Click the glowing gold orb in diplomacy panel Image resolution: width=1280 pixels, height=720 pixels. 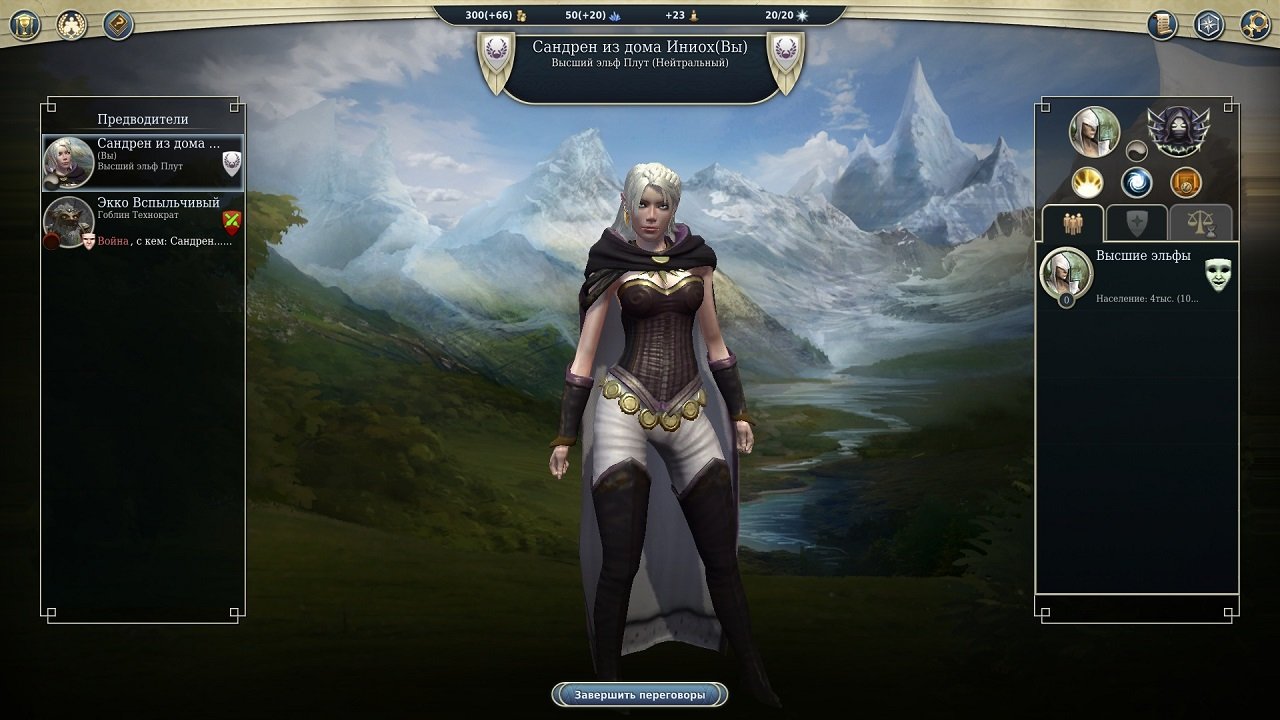[1087, 182]
